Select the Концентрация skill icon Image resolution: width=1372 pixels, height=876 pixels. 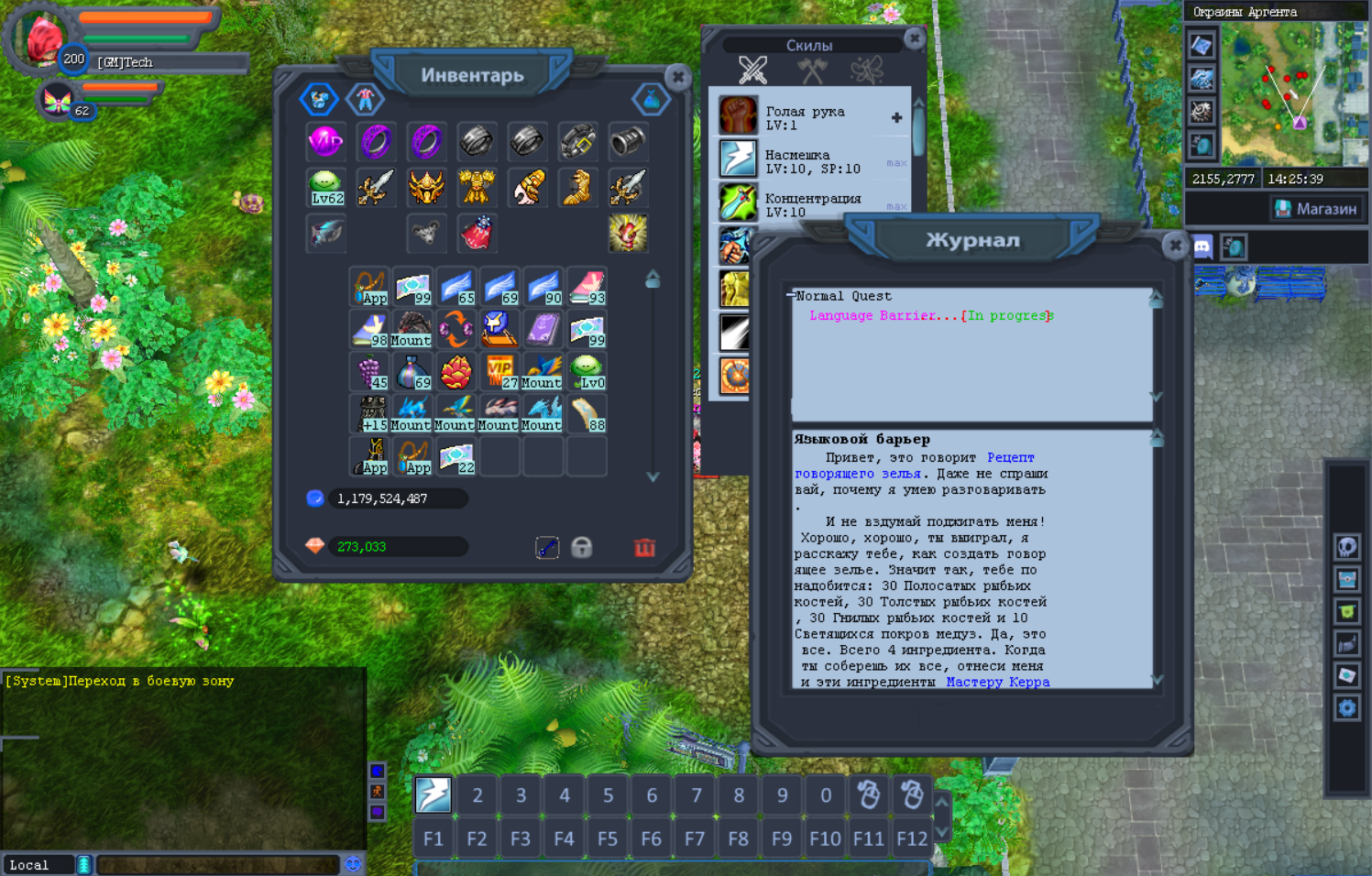pyautogui.click(x=738, y=203)
